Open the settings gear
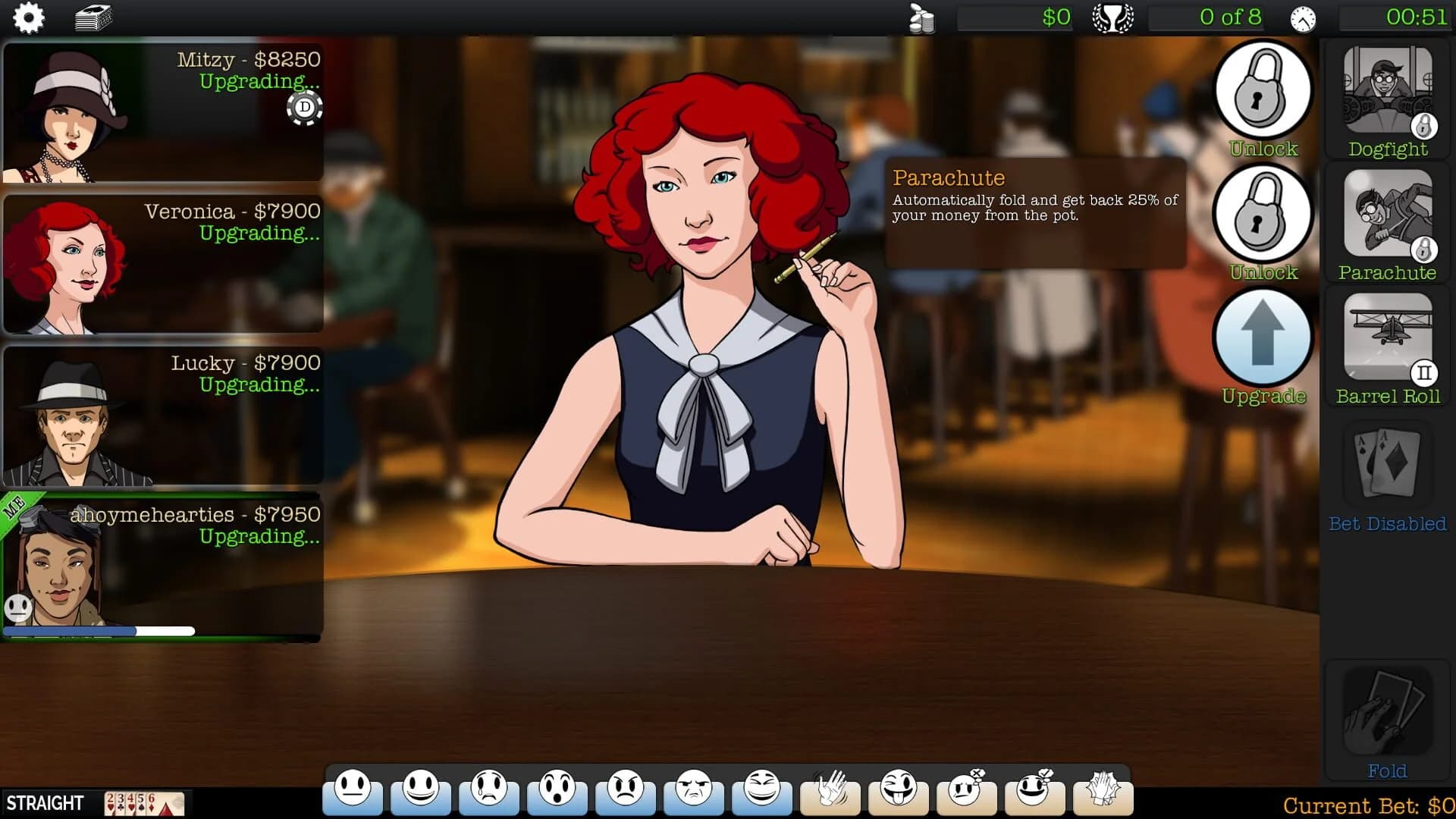Image resolution: width=1456 pixels, height=819 pixels. (29, 18)
